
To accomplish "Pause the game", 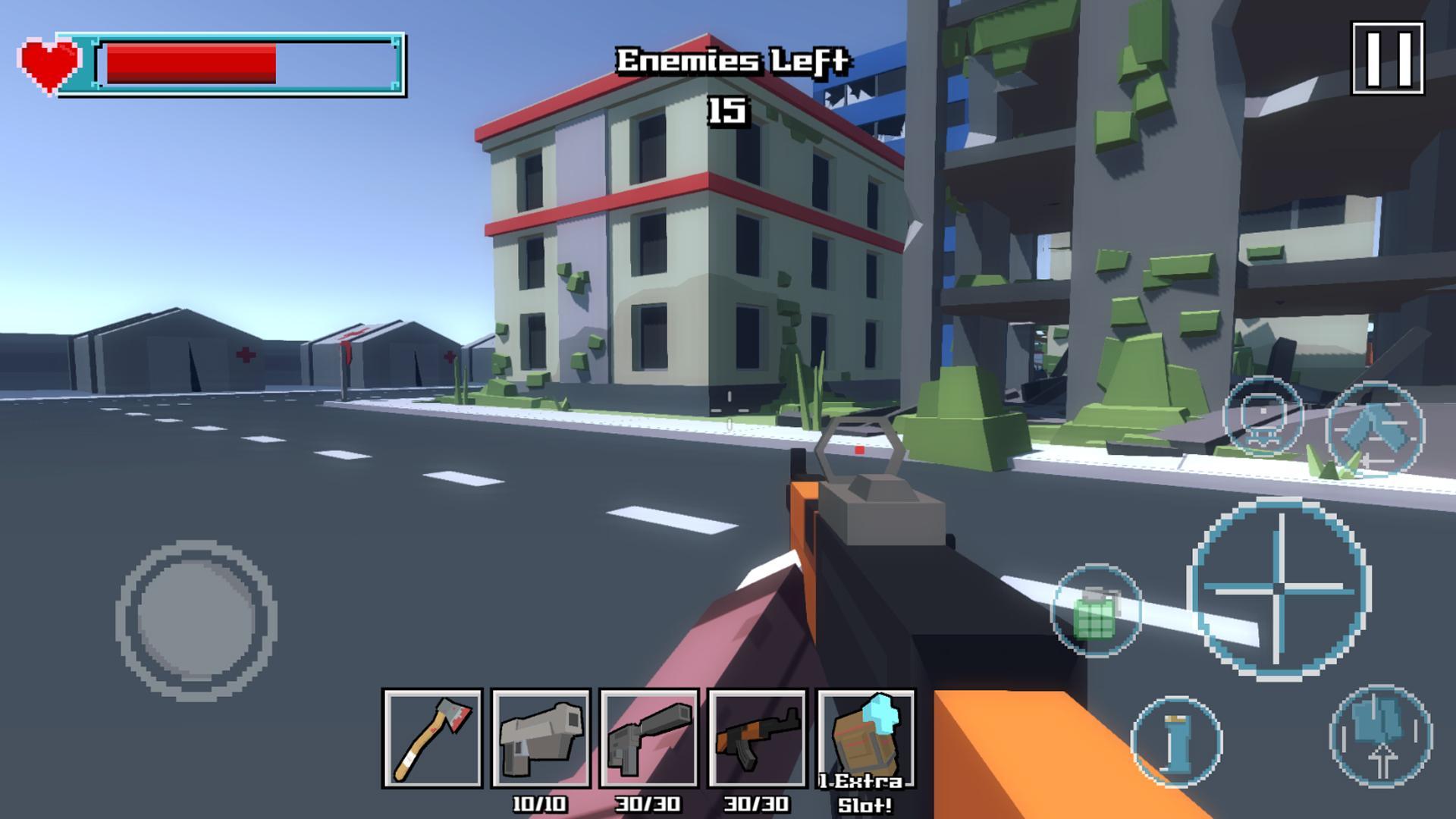I will coord(1388,58).
